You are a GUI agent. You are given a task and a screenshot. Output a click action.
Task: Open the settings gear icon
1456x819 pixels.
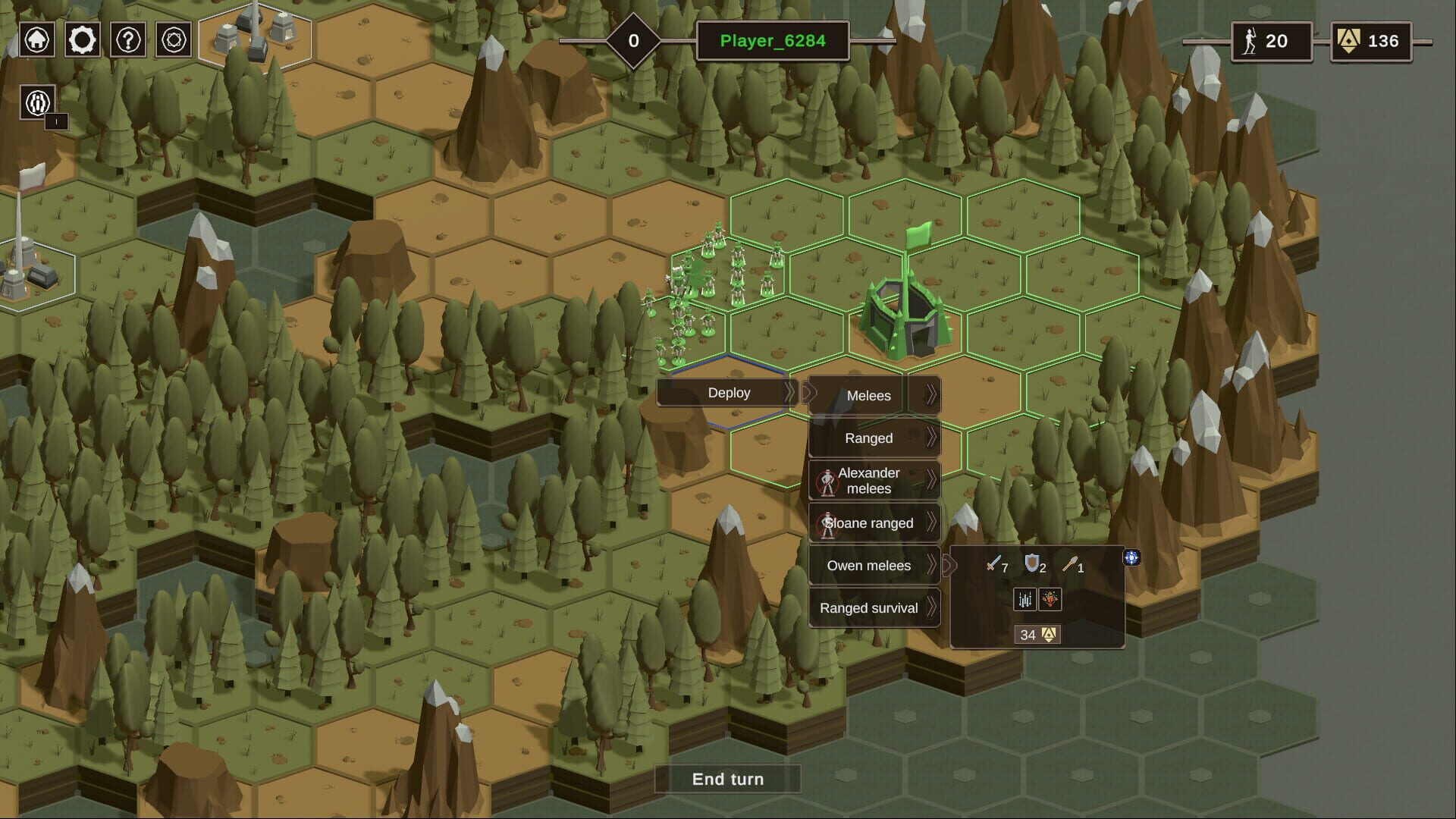82,40
